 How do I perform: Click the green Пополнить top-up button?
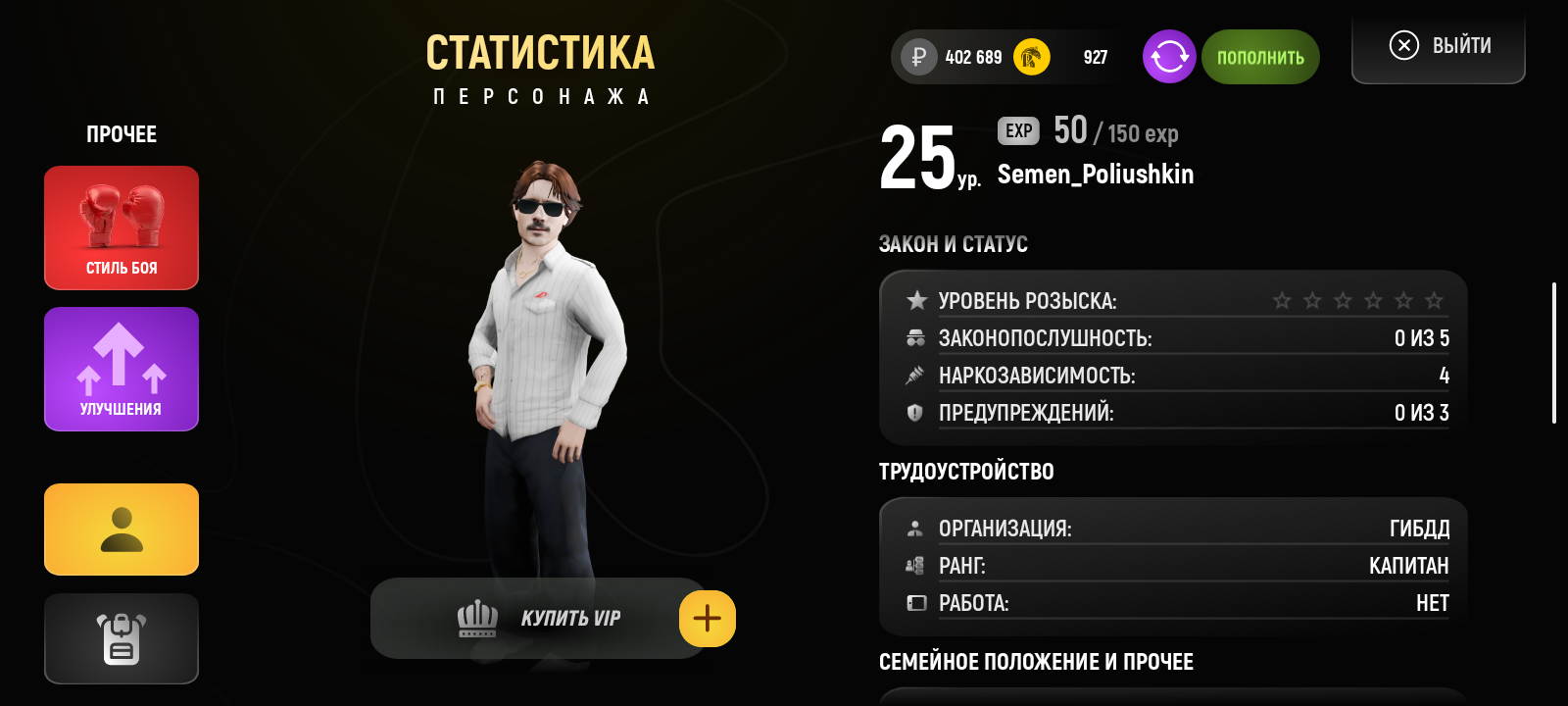click(x=1260, y=57)
